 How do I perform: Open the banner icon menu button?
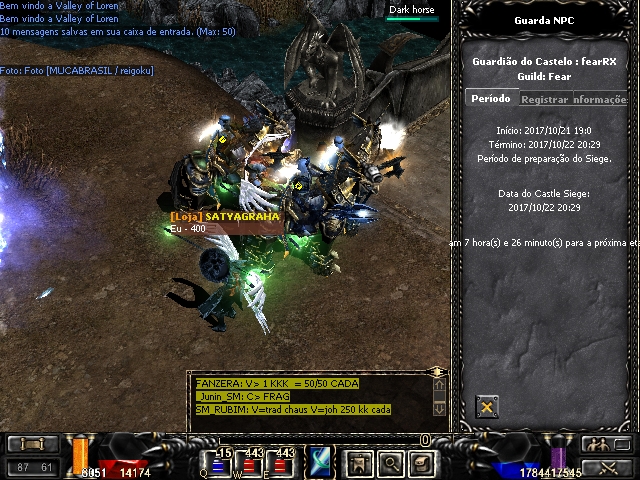click(358, 463)
